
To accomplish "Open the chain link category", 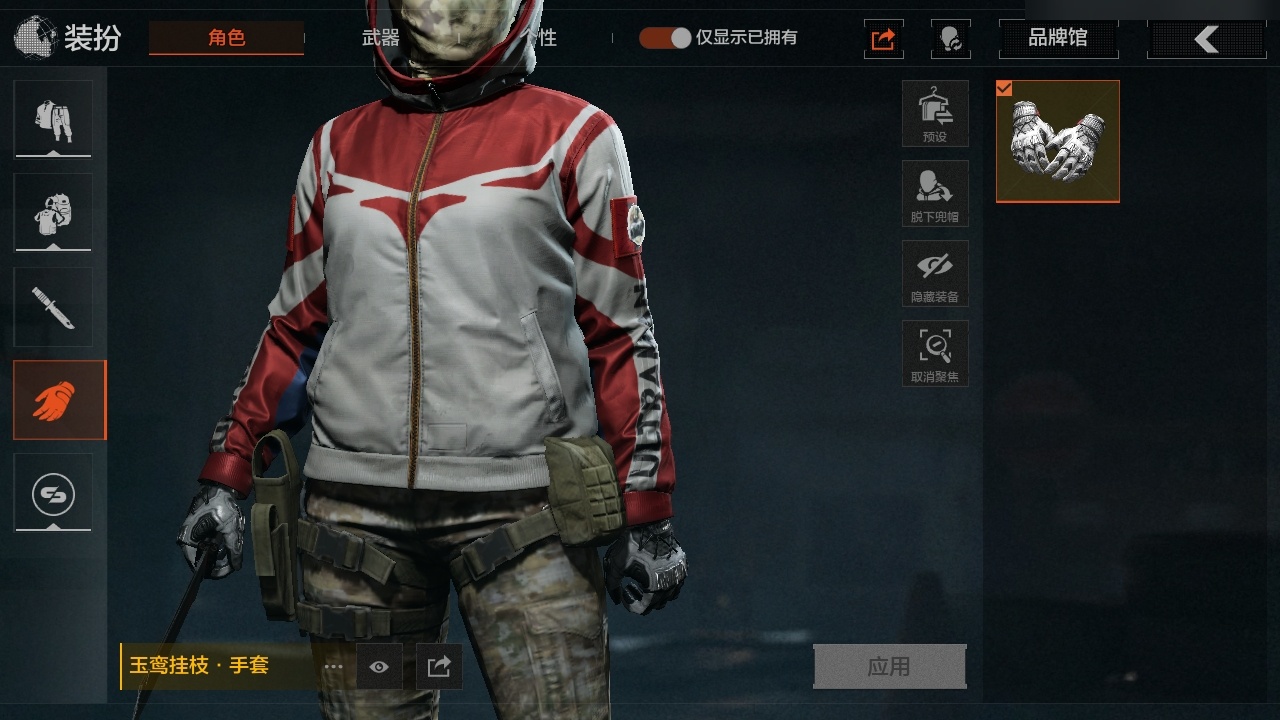I will pyautogui.click(x=53, y=492).
